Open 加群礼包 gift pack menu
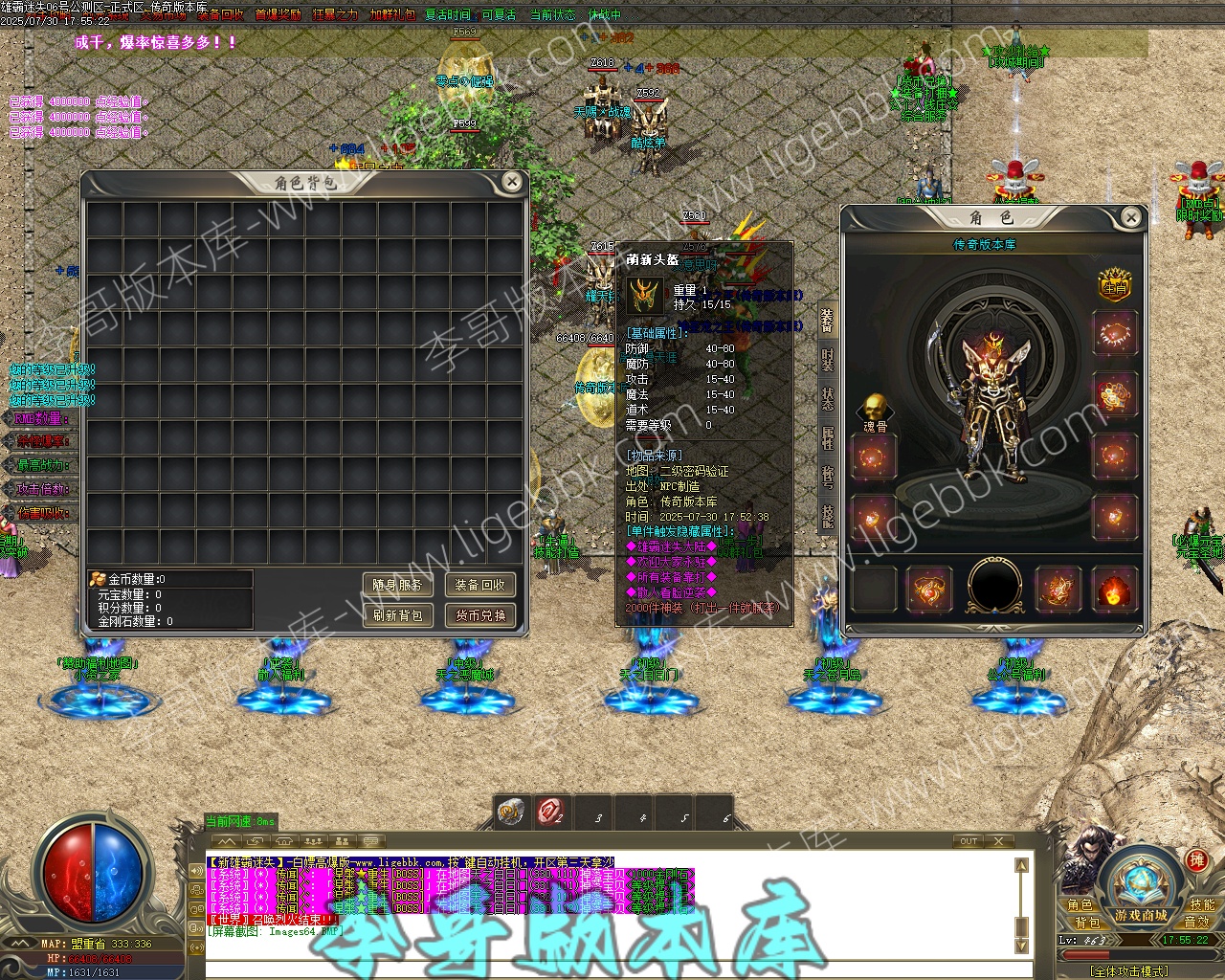The image size is (1225, 980). 392,15
